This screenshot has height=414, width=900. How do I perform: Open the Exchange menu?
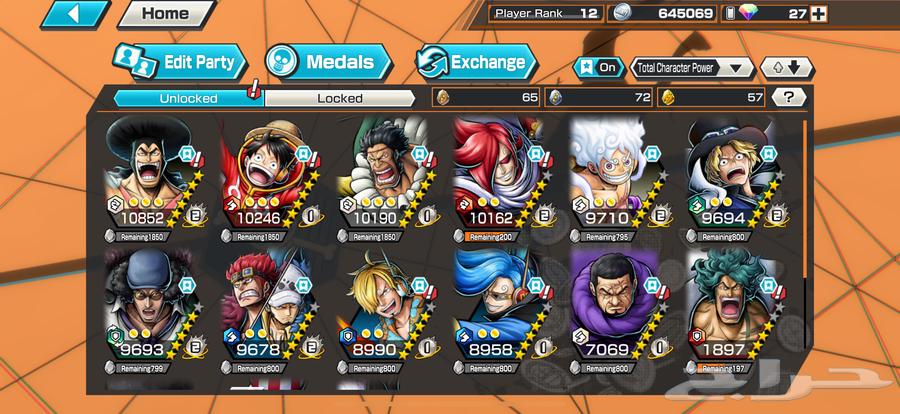tap(475, 63)
